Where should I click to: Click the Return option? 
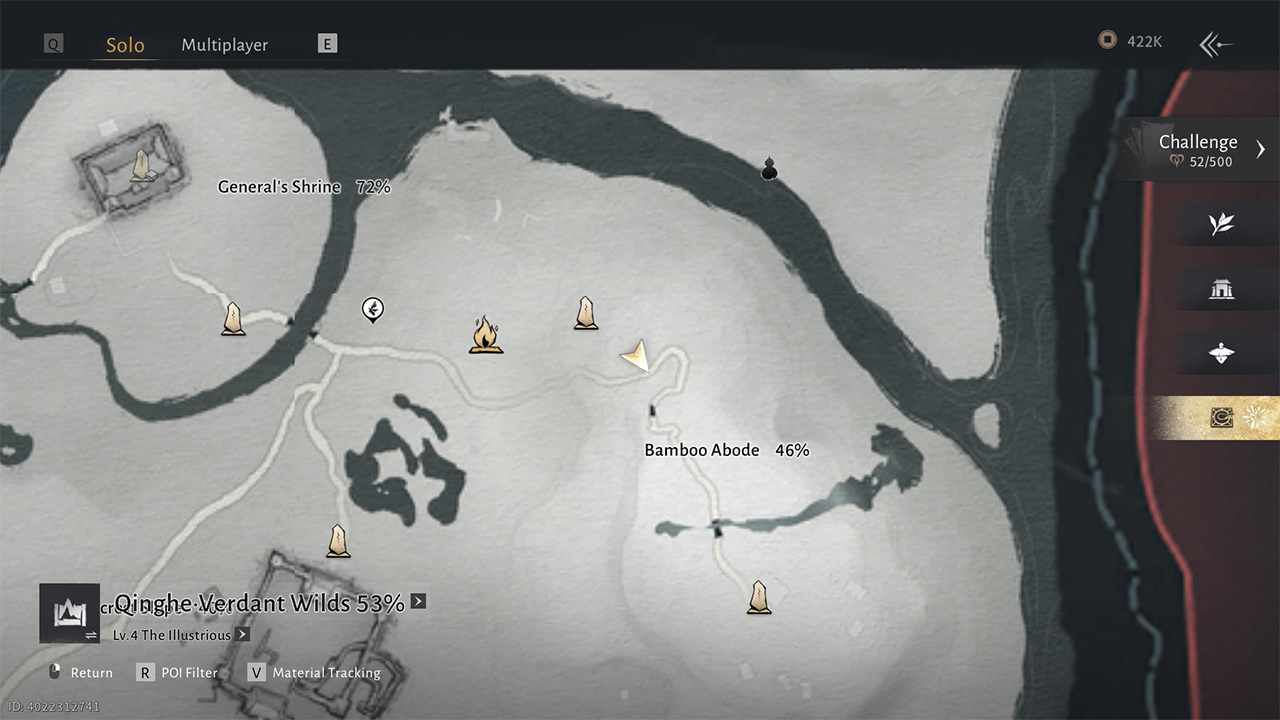[81, 673]
